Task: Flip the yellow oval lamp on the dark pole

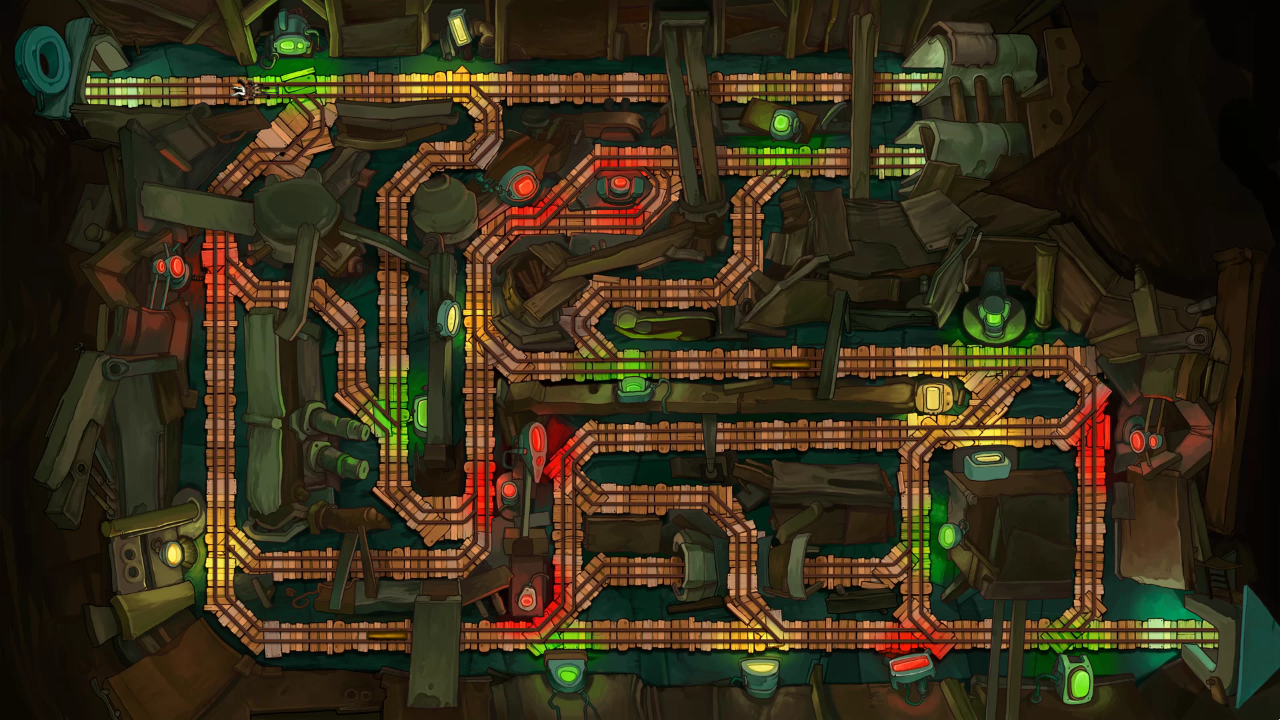Action: (x=451, y=319)
